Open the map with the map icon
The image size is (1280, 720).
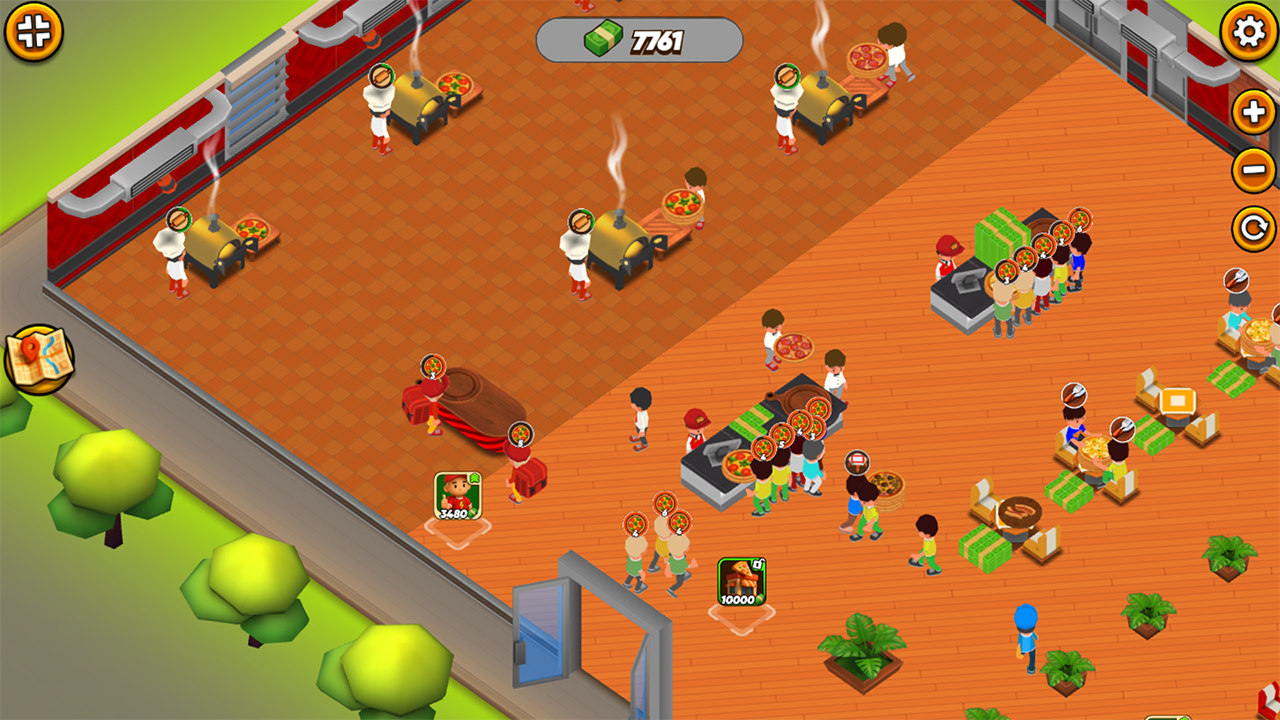click(39, 359)
